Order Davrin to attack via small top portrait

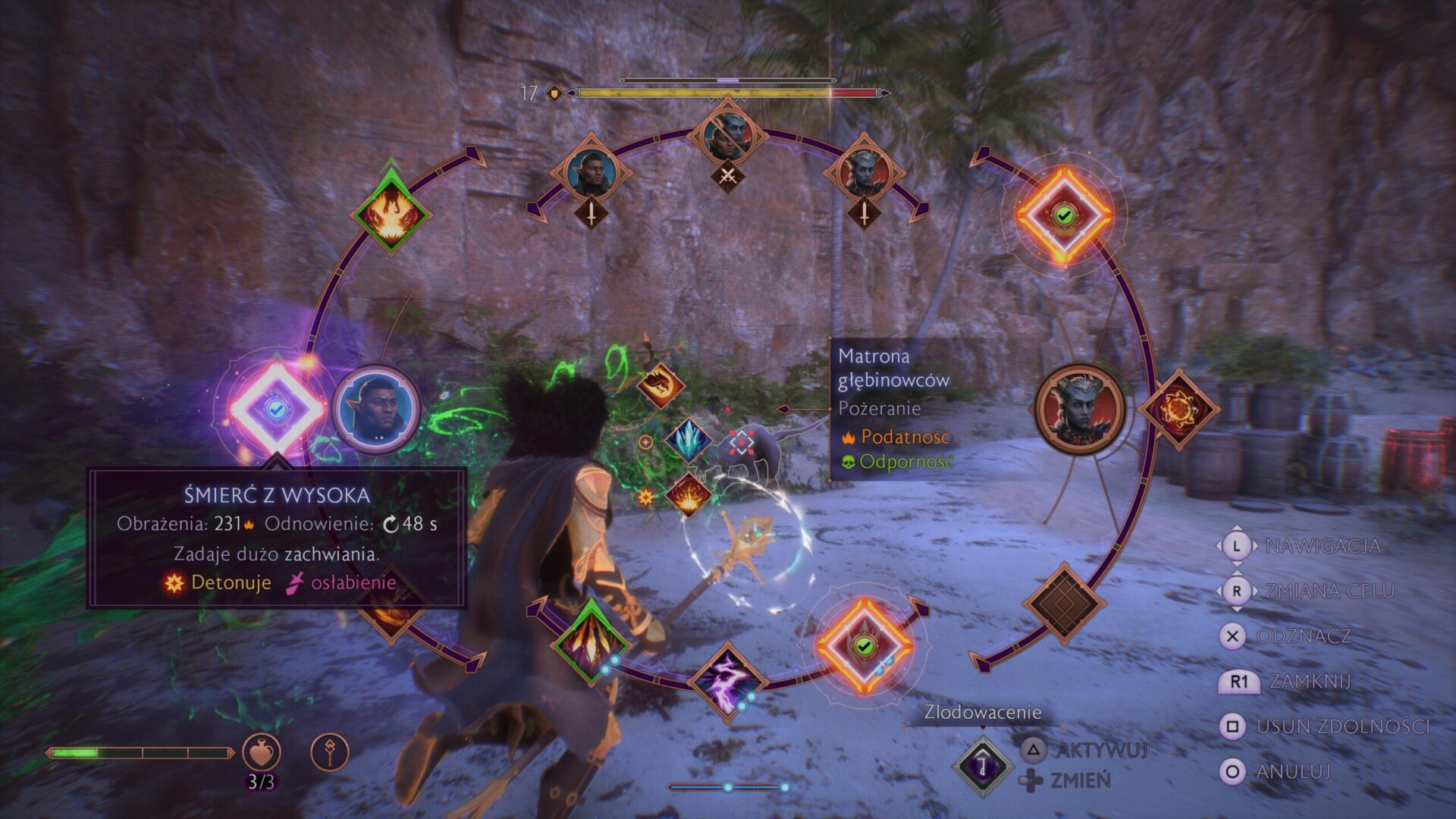pyautogui.click(x=591, y=174)
